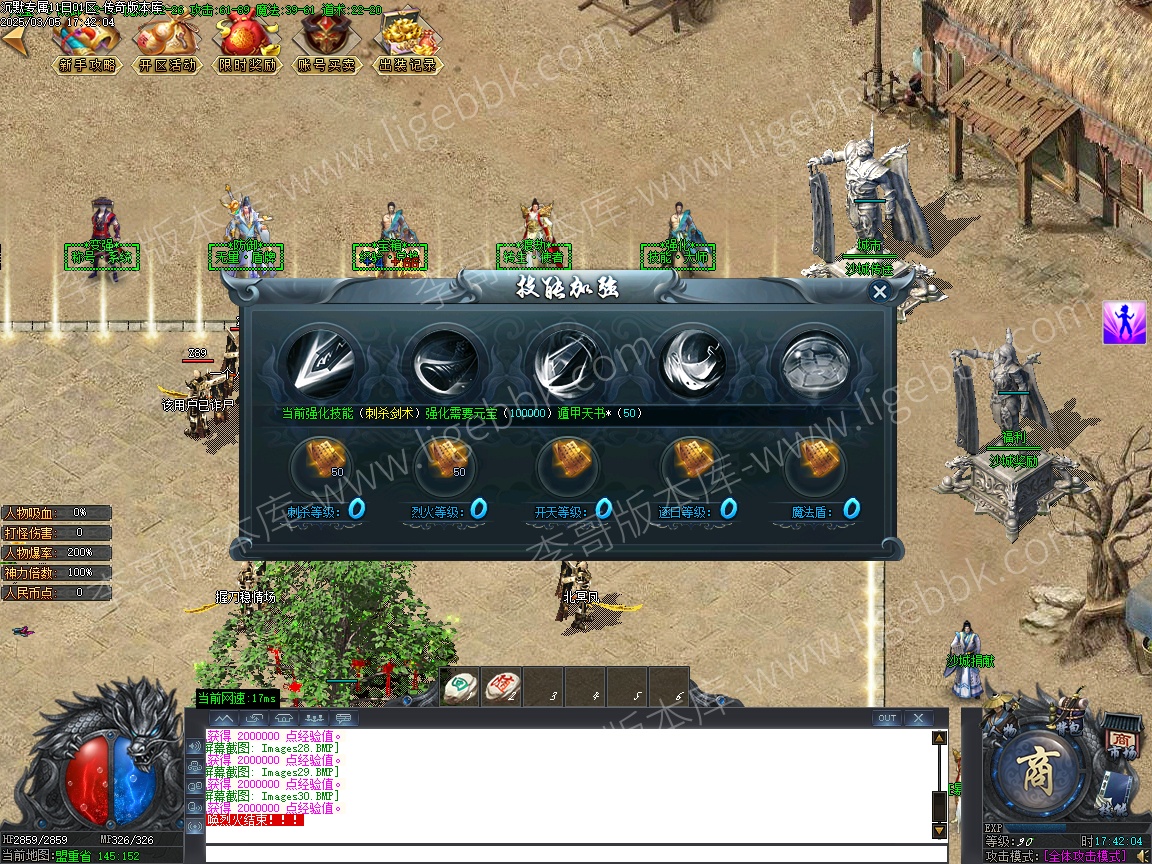Close the skill enhancement window
Viewport: 1152px width, 864px height.
point(880,292)
